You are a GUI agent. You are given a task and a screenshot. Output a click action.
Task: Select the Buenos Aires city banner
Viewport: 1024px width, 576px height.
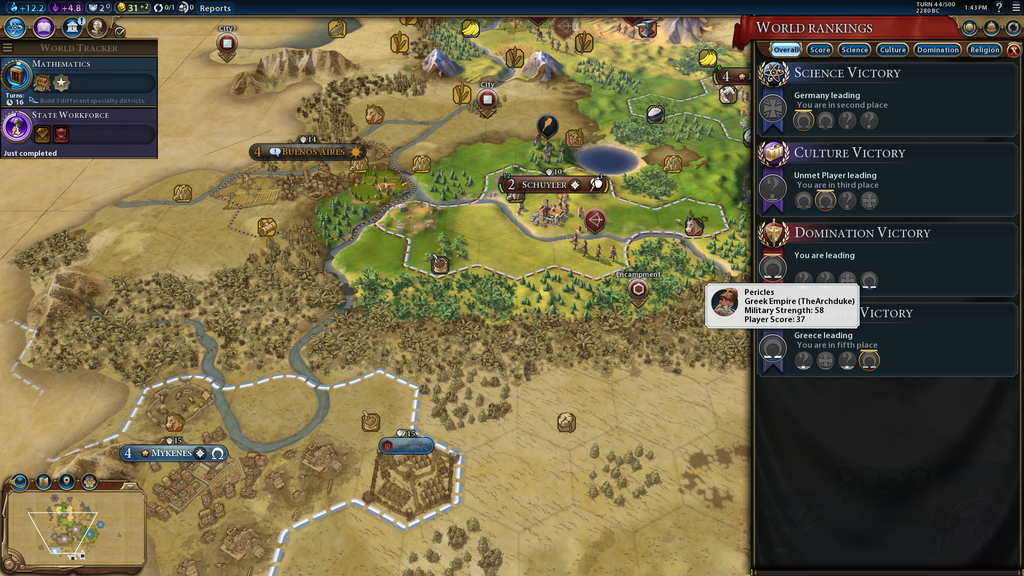312,152
